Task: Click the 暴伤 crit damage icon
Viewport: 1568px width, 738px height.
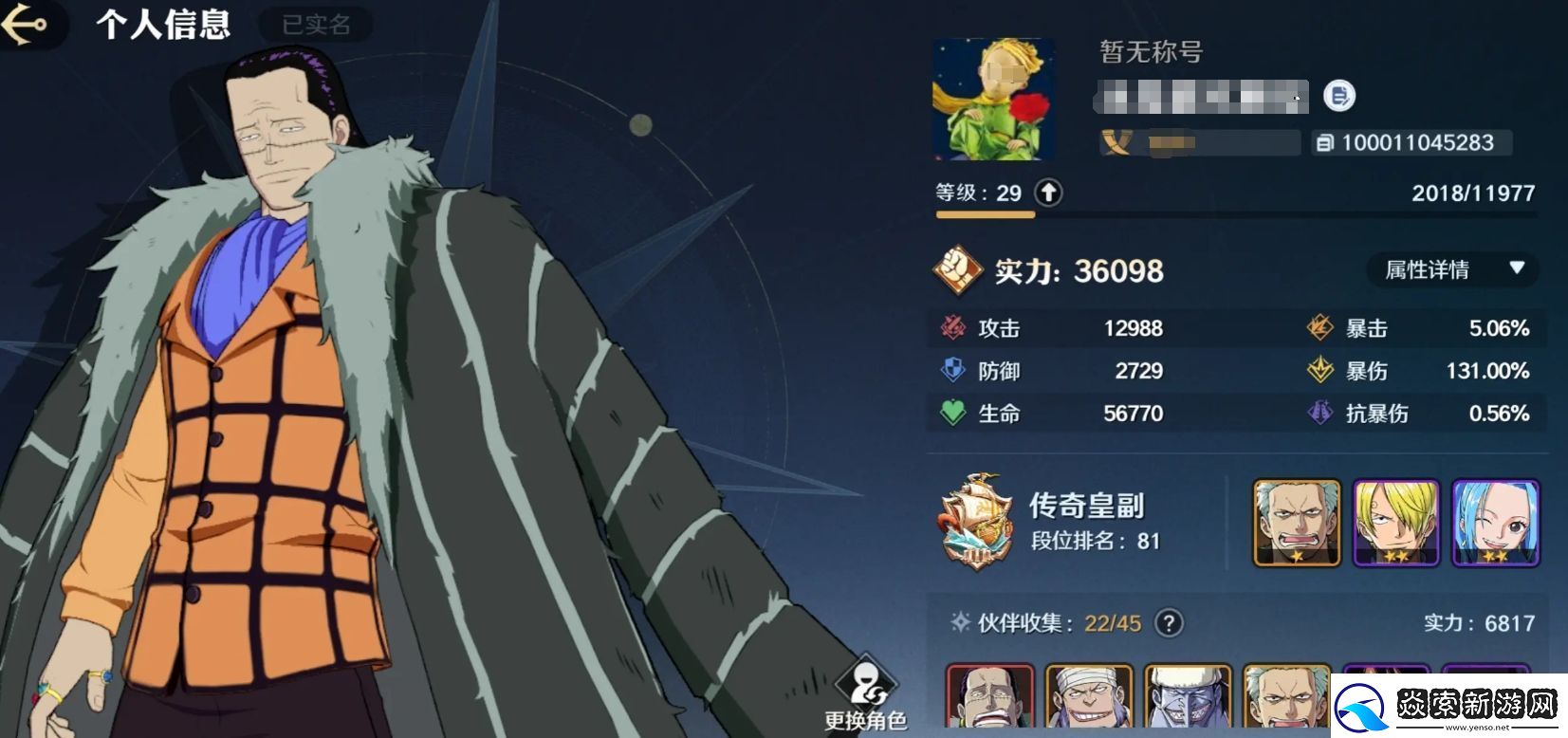Action: [1319, 371]
